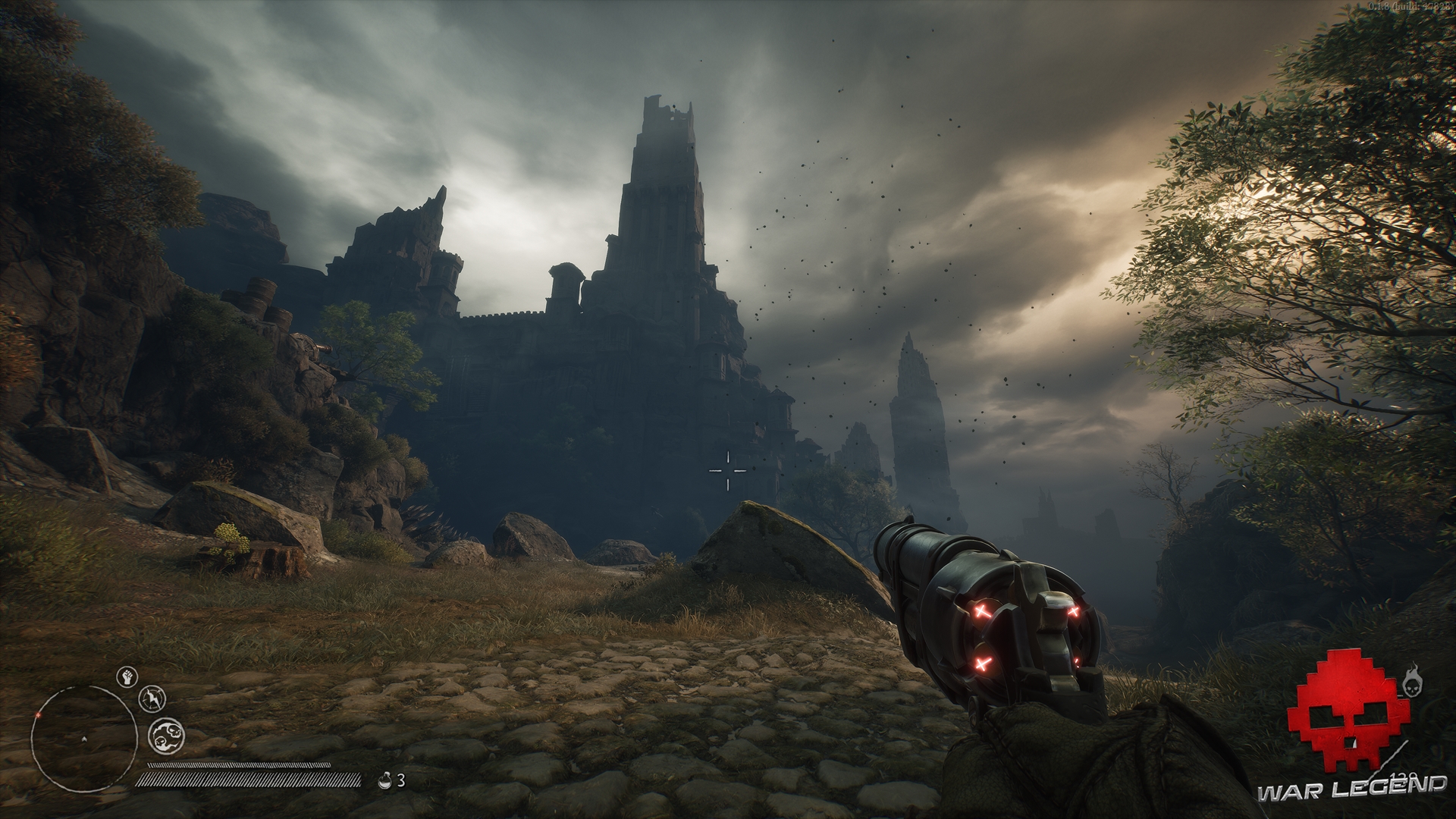Click the circular compass minimap
The image size is (1456, 819).
click(83, 739)
